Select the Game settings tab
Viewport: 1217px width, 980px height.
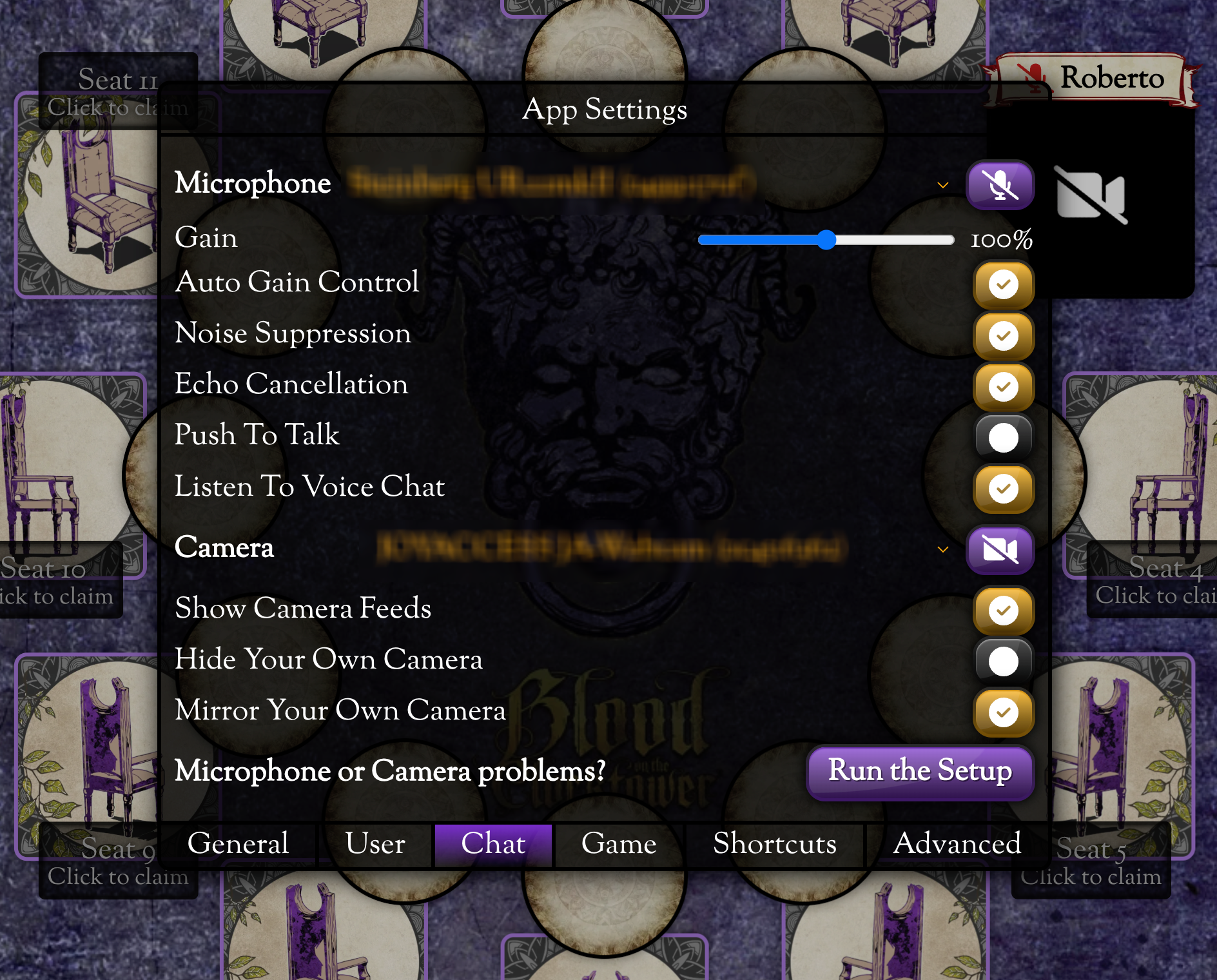coord(618,844)
